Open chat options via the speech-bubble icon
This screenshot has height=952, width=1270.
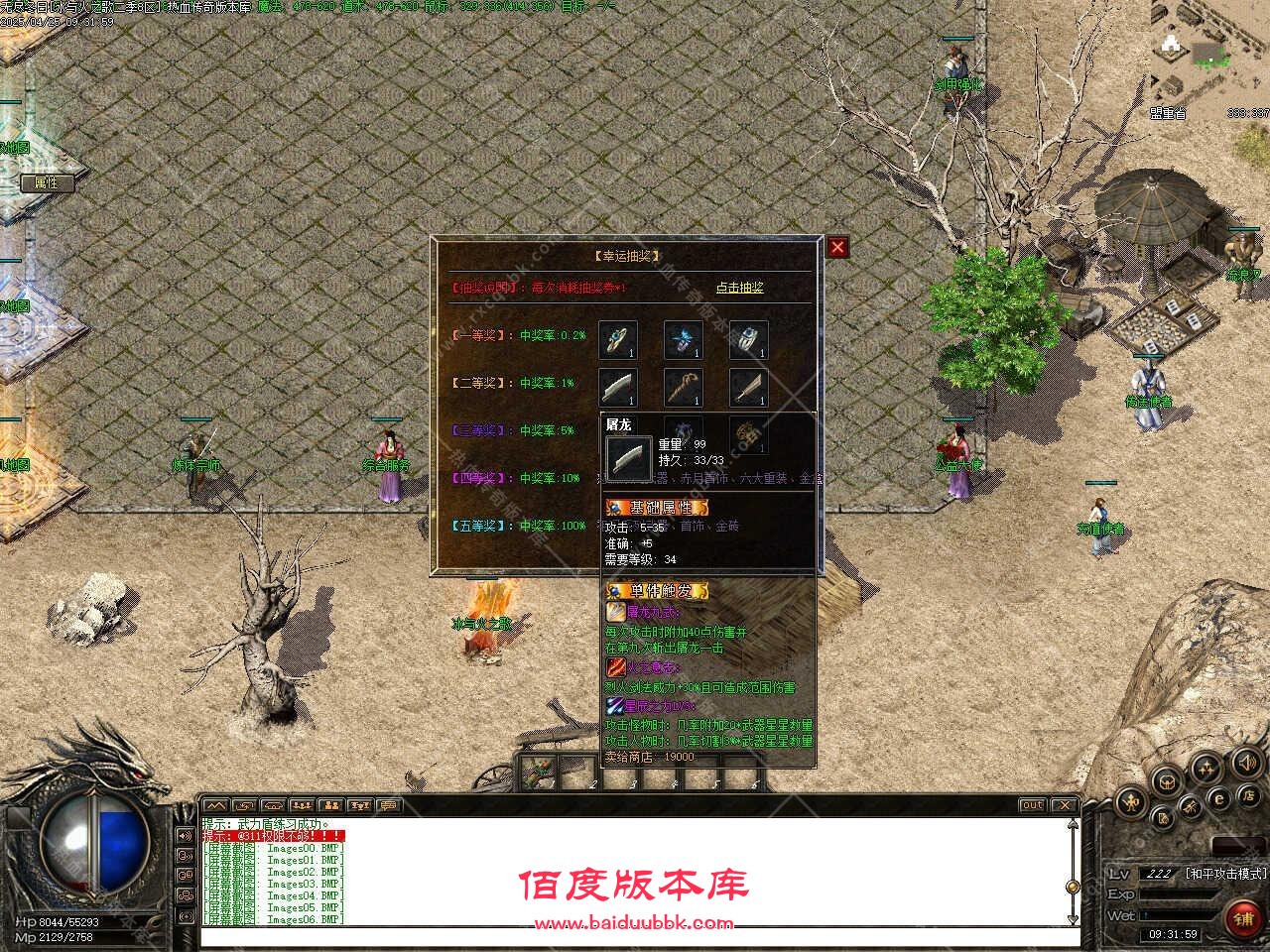387,805
